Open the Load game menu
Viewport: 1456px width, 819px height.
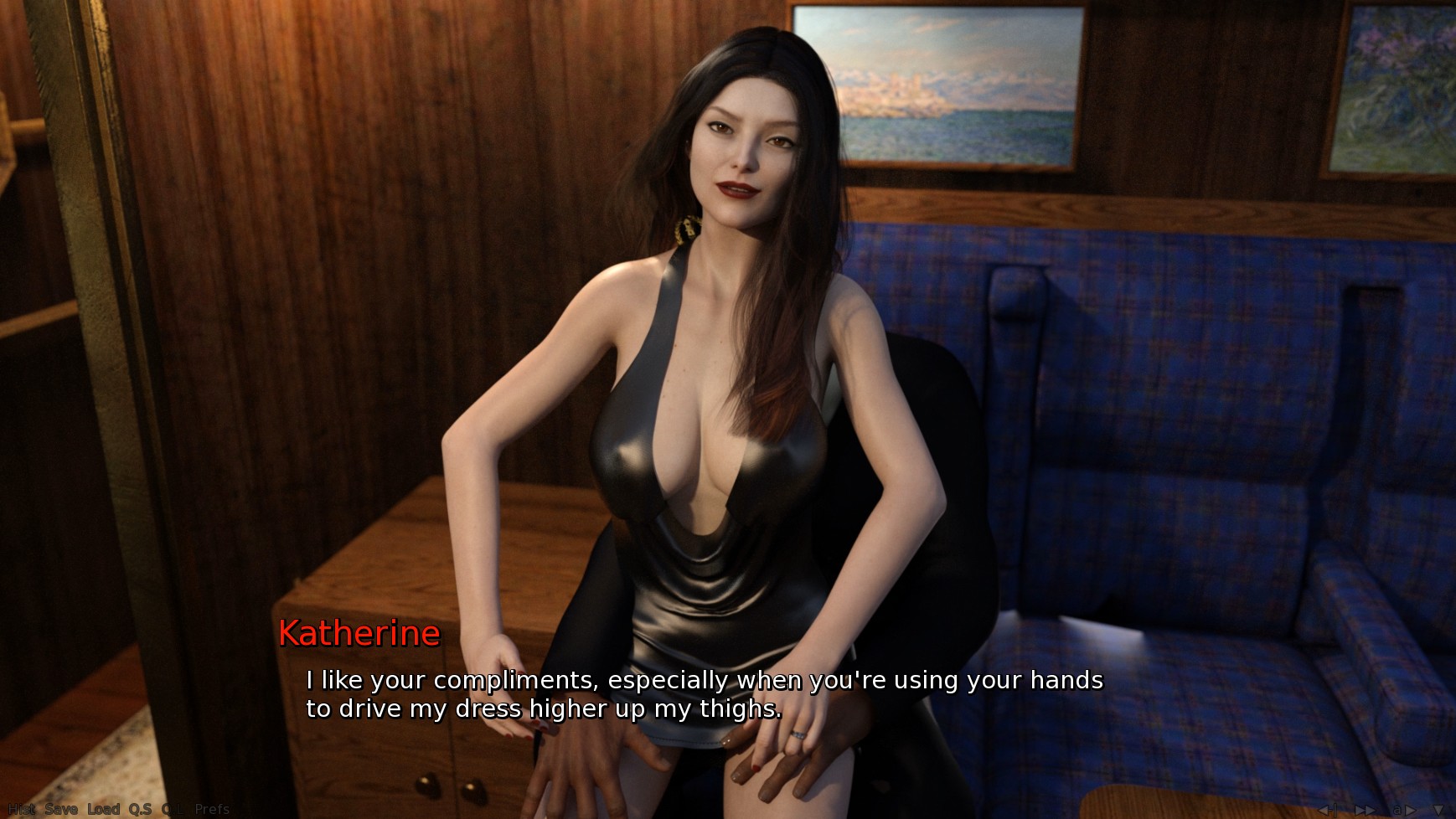click(x=104, y=809)
